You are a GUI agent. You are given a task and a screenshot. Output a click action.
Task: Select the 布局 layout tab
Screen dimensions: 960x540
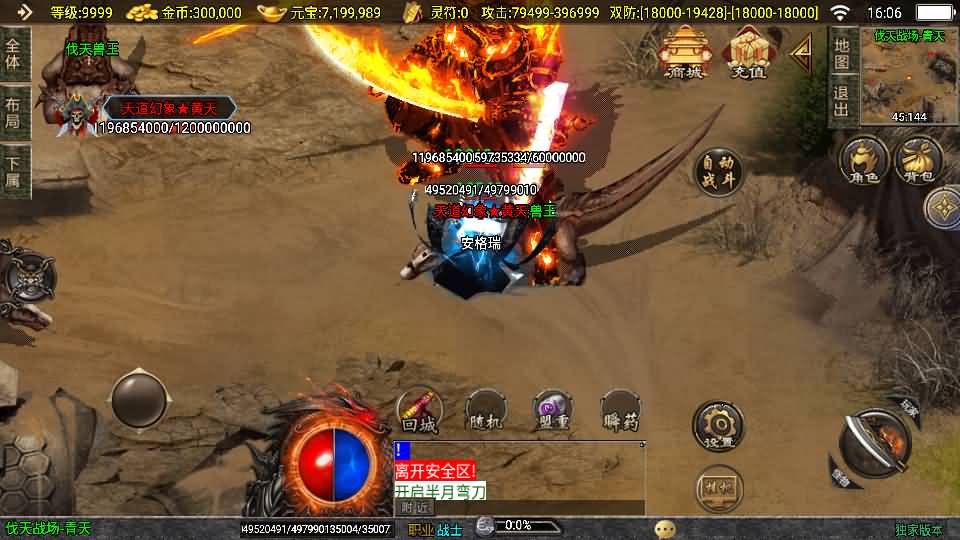[x=13, y=112]
